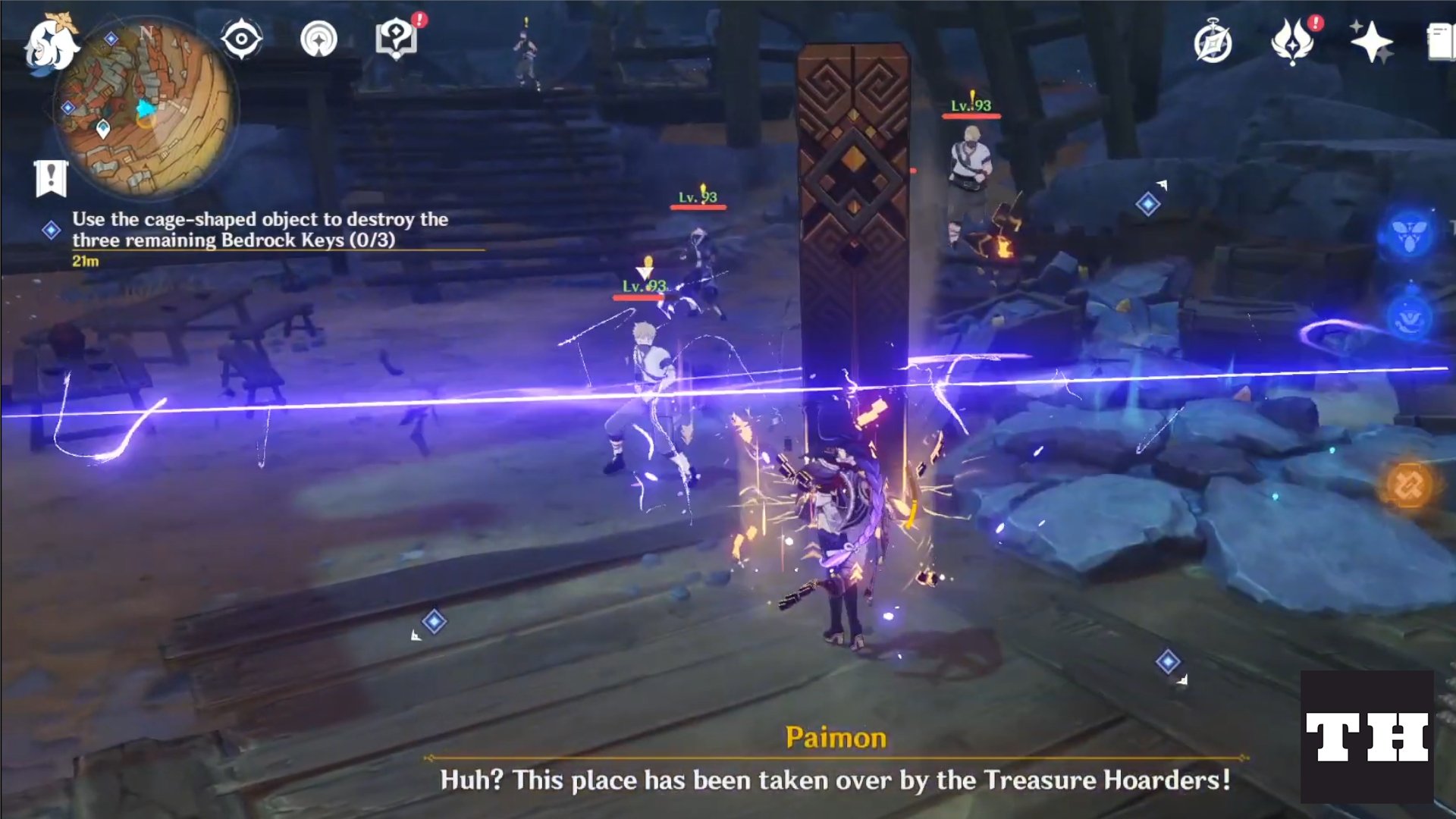Open the Paimon menu icon top-left
The width and height of the screenshot is (1456, 819).
tap(53, 44)
